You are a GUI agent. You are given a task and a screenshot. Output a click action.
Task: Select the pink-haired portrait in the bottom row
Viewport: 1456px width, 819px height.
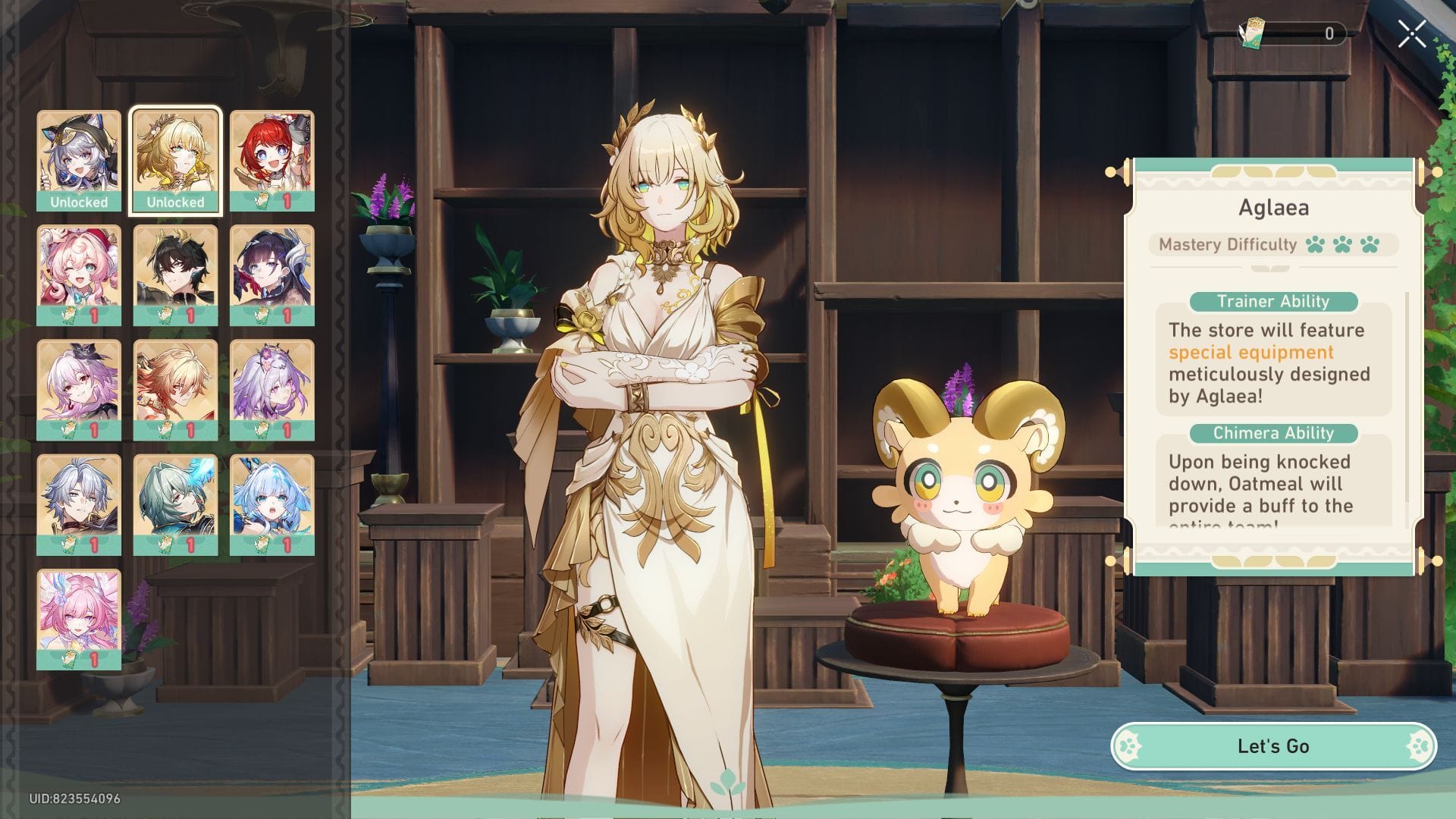(x=78, y=616)
